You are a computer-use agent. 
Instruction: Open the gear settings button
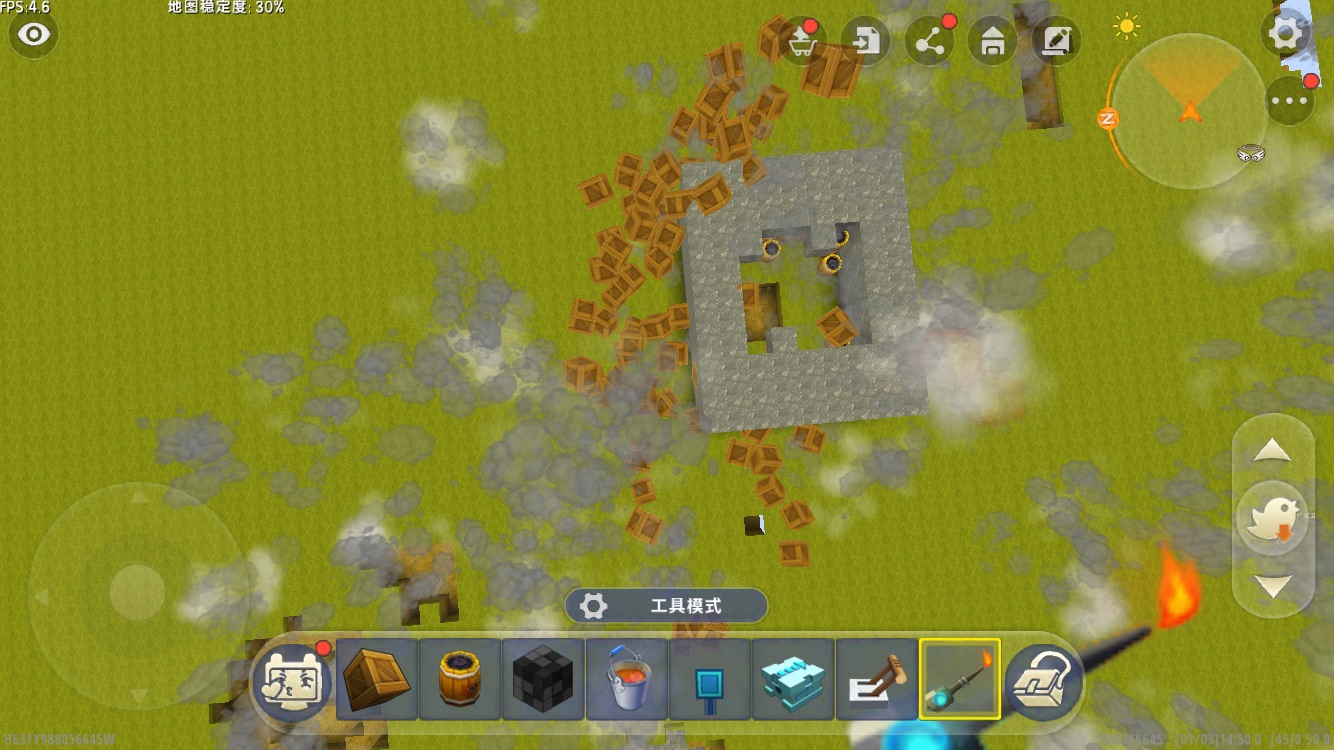(x=1285, y=34)
